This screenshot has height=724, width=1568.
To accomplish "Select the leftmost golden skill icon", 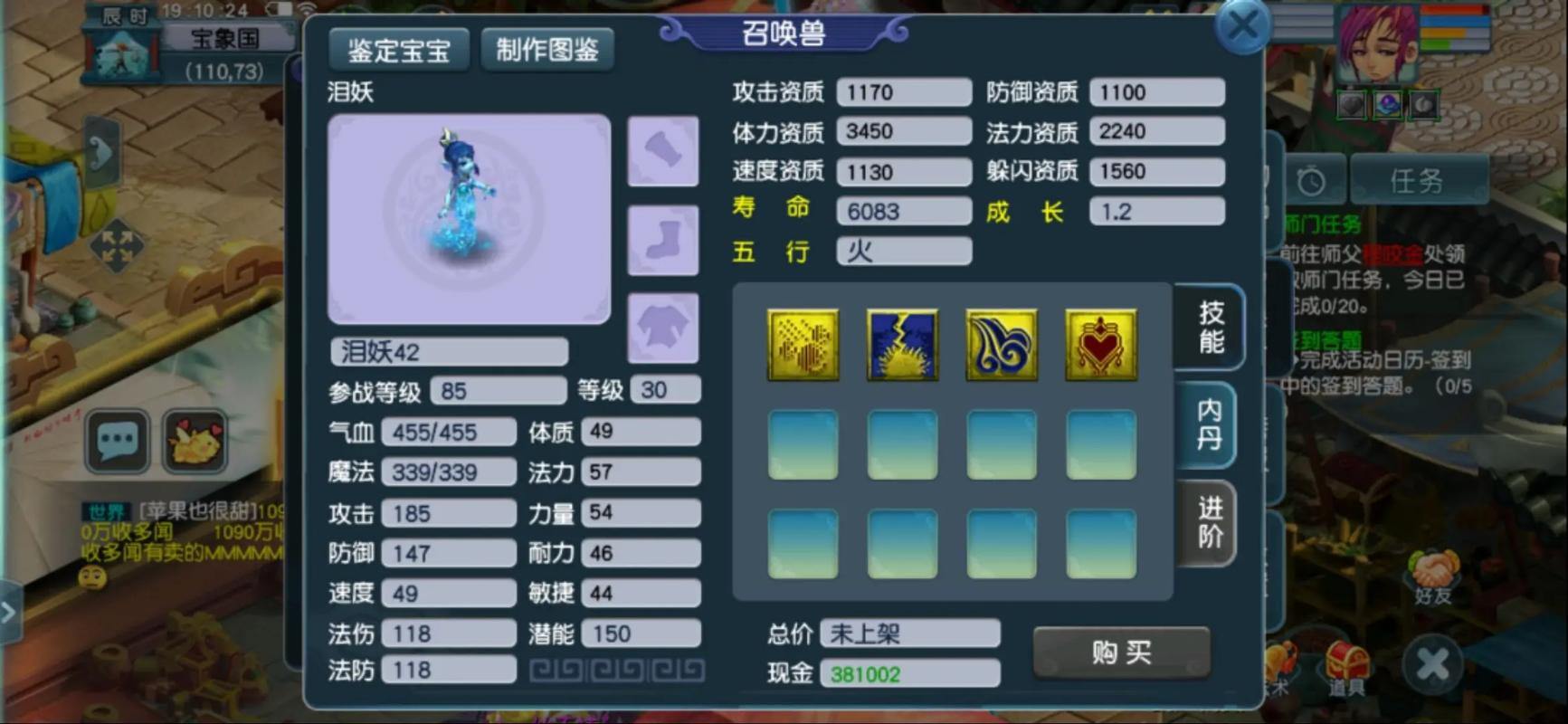I will (x=802, y=344).
